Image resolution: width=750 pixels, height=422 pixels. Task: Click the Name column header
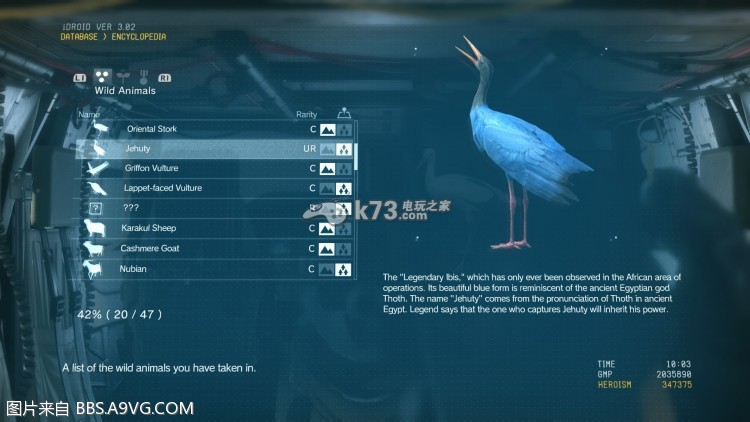coord(88,115)
